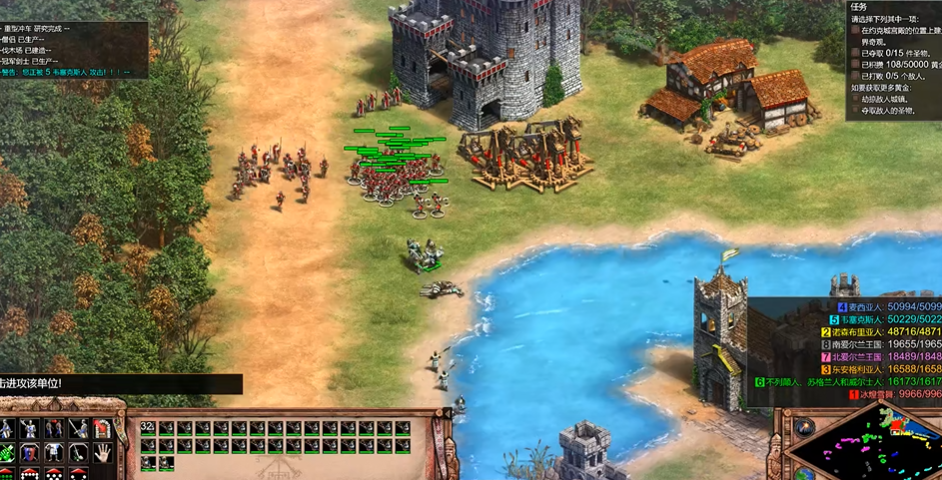This screenshot has width=942, height=480.
Task: Click the open hand stop command icon
Action: click(x=101, y=452)
